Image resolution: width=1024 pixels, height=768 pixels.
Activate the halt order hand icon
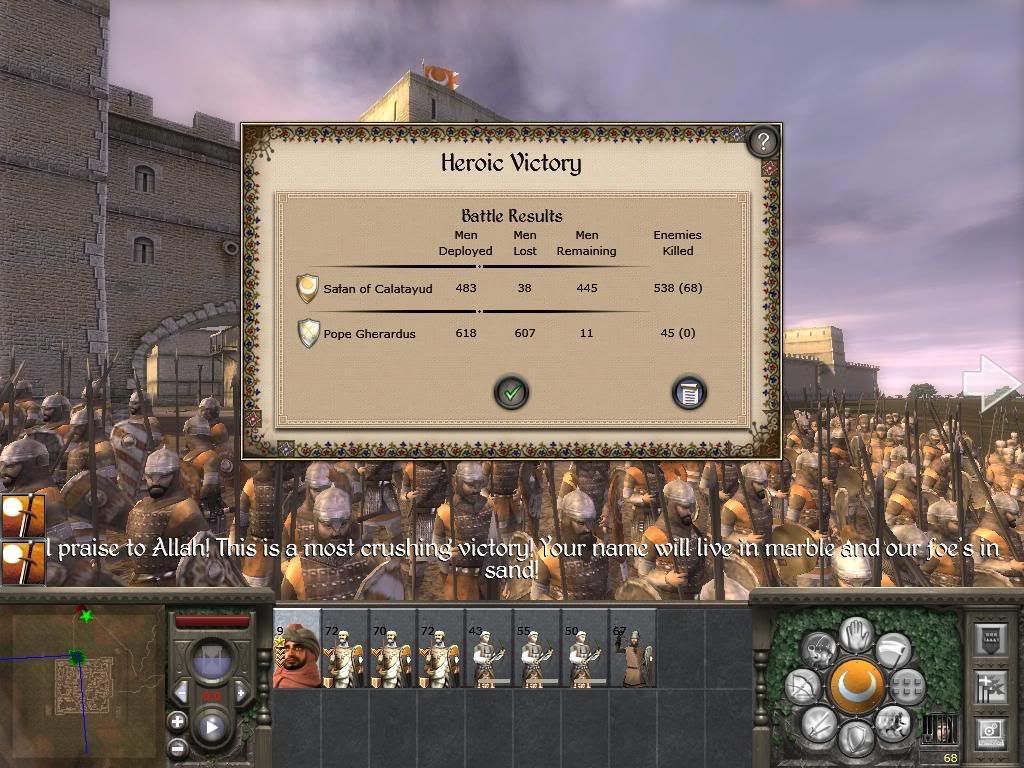point(856,633)
